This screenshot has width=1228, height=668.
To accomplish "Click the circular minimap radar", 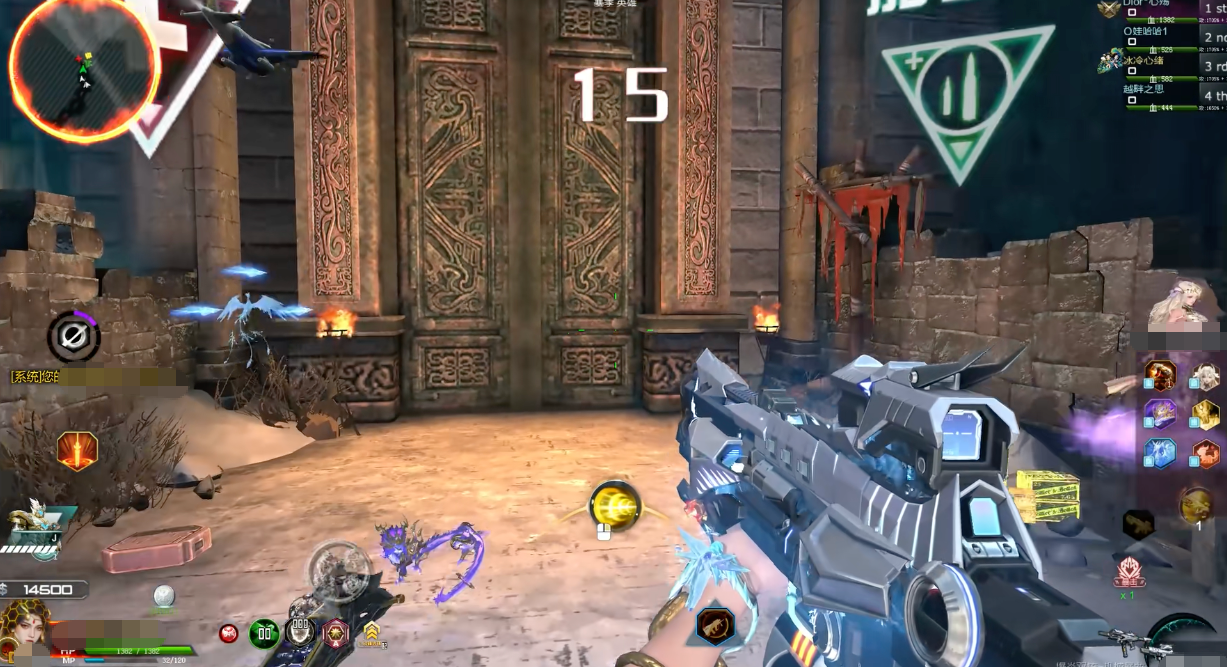I will (82, 68).
